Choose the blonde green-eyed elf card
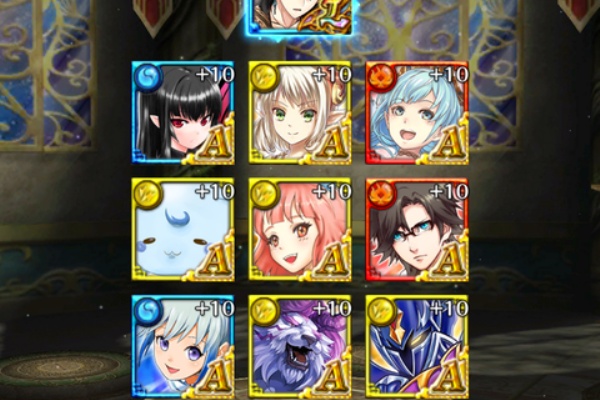The height and width of the screenshot is (400, 600). [300, 112]
